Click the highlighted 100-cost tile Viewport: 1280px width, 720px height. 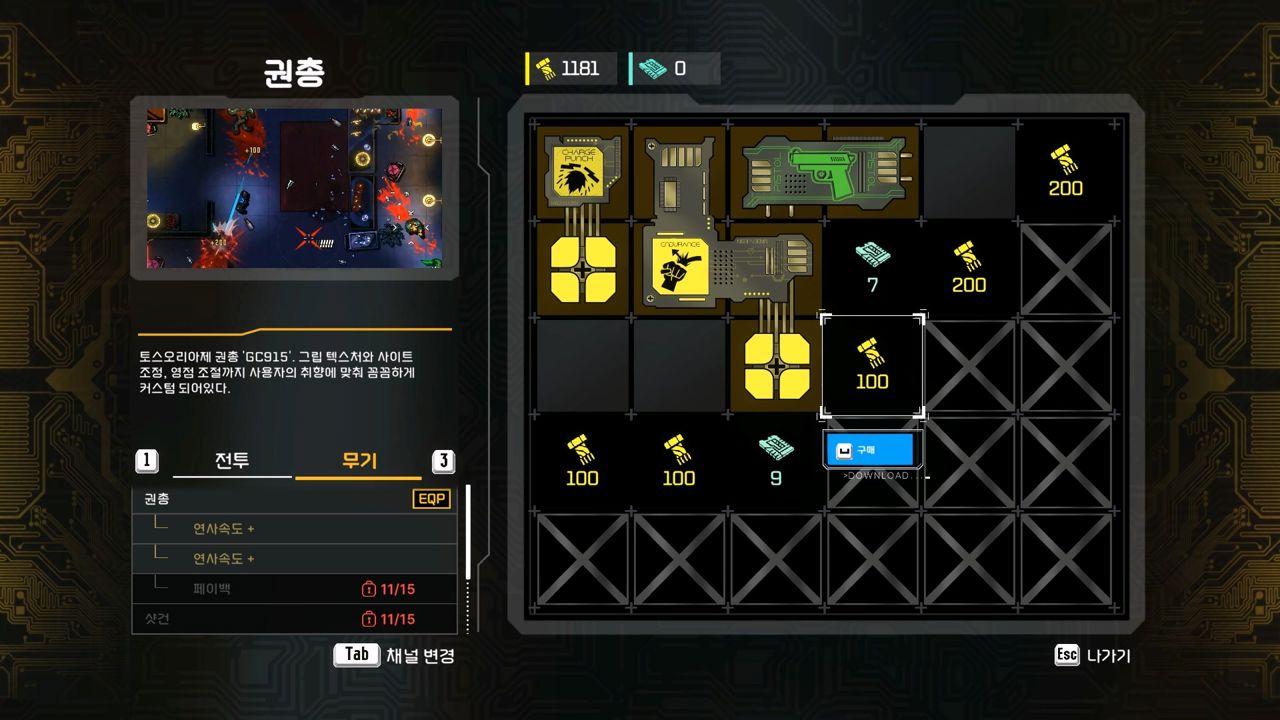coord(872,365)
